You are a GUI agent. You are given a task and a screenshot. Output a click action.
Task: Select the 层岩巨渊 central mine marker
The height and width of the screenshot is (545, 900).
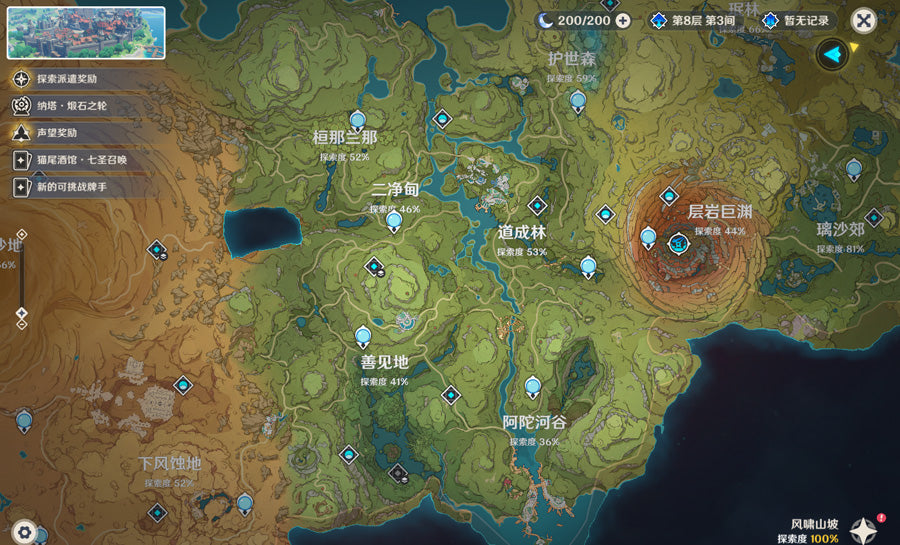(x=680, y=243)
